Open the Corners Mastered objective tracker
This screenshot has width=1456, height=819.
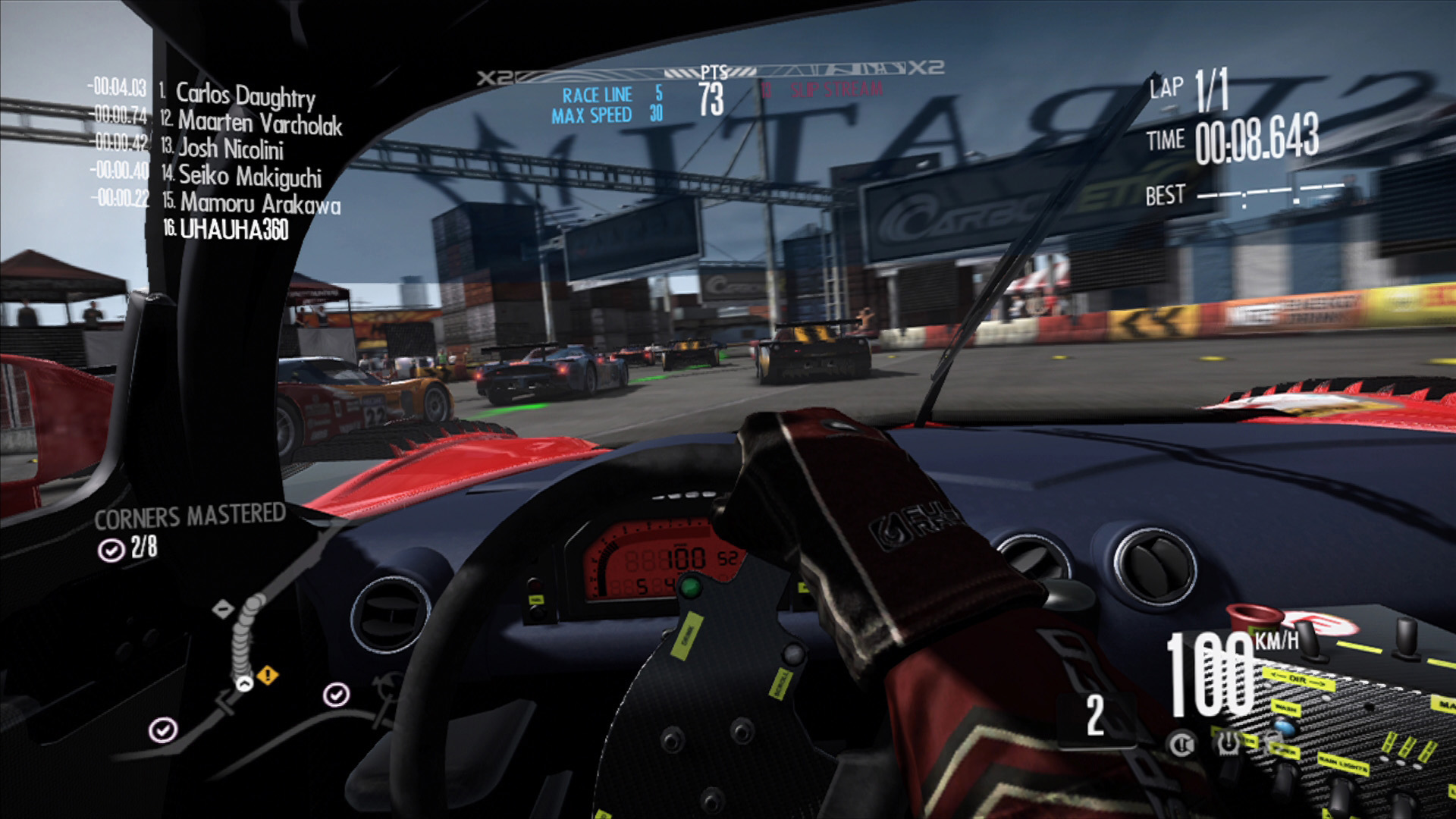(189, 517)
